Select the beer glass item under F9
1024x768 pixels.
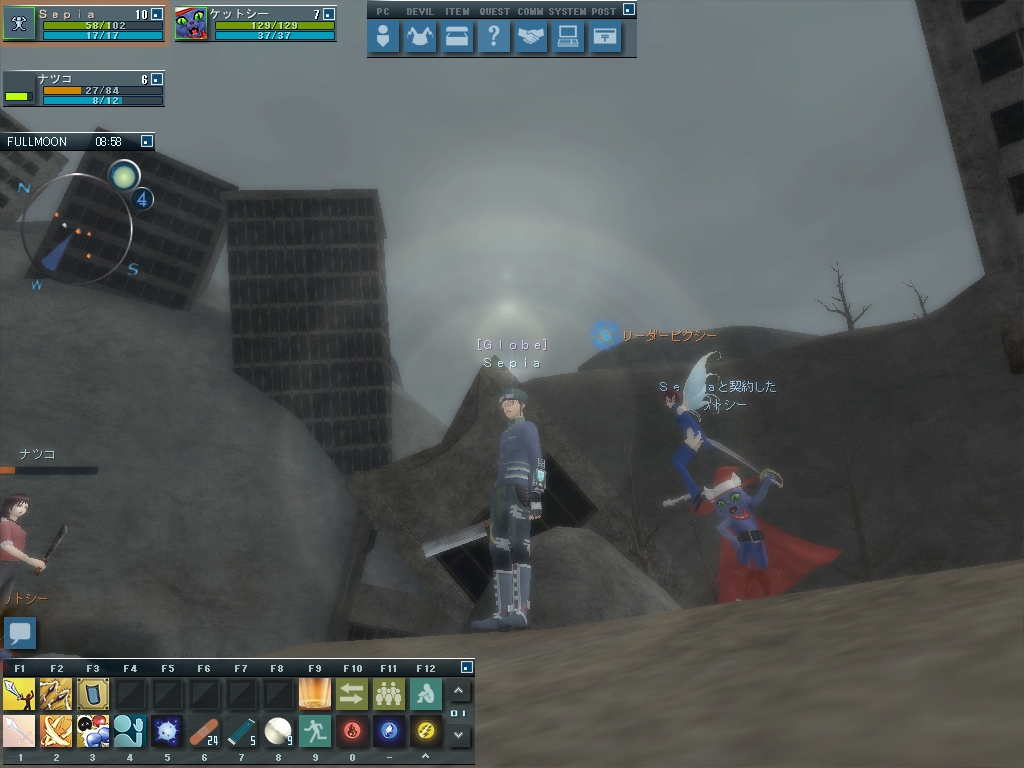314,693
